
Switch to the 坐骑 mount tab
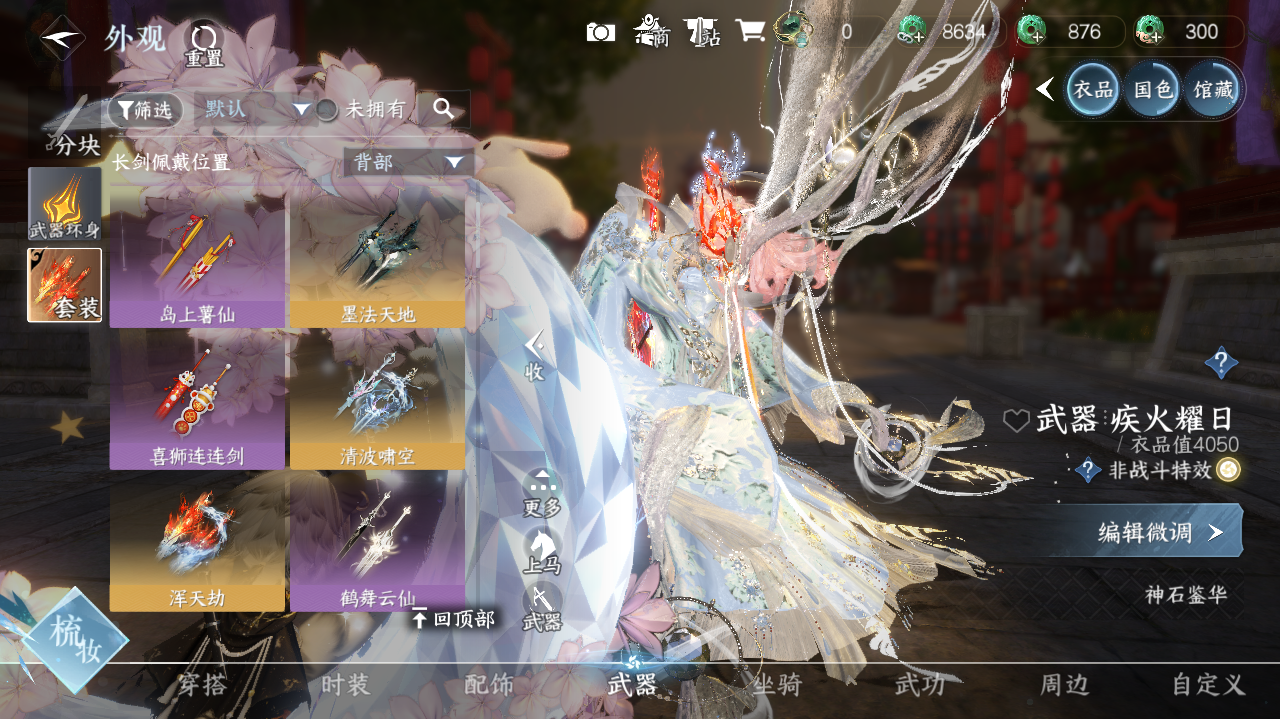point(776,685)
